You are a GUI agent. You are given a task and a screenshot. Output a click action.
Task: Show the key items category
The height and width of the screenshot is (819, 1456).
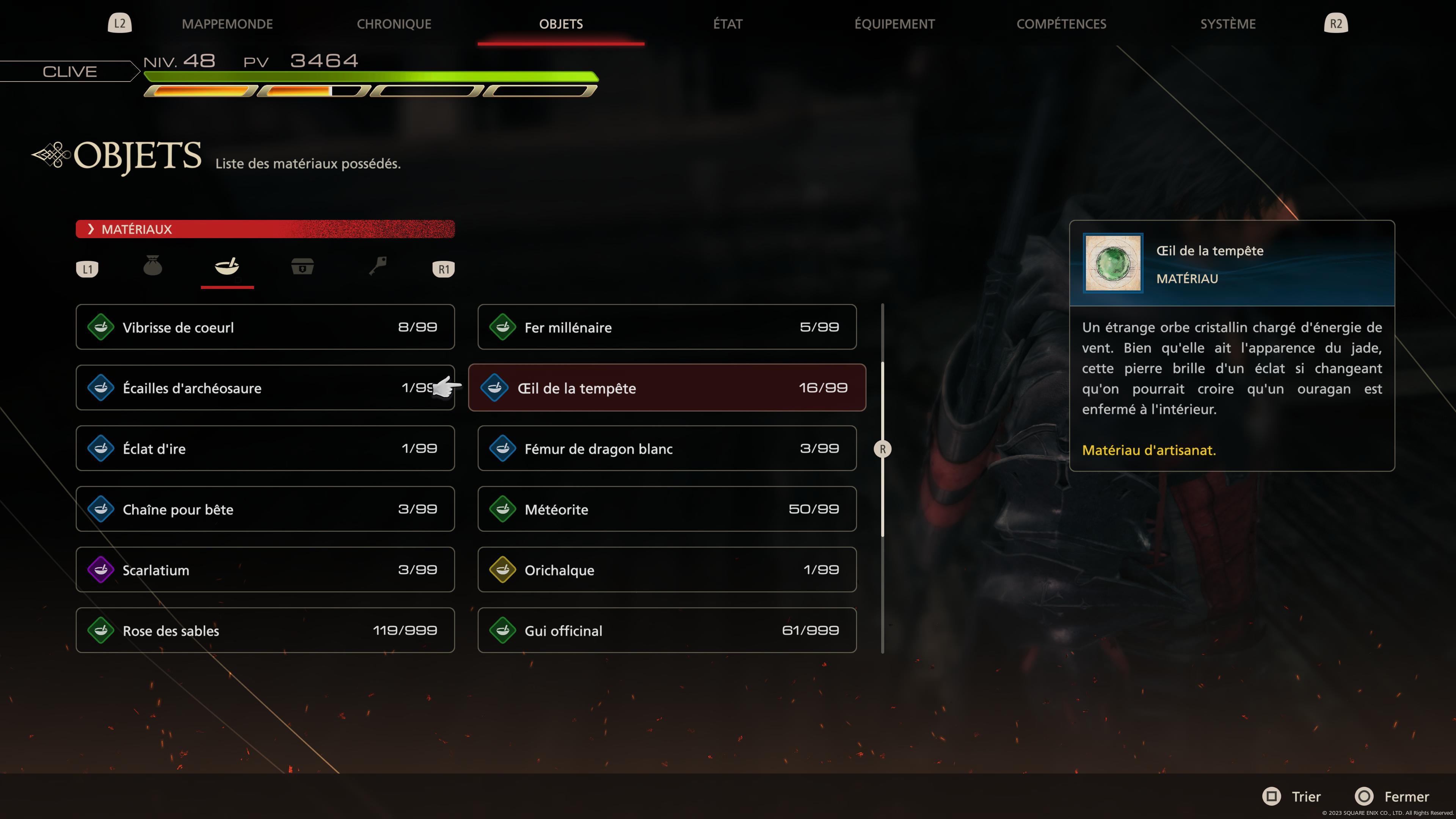tap(378, 266)
